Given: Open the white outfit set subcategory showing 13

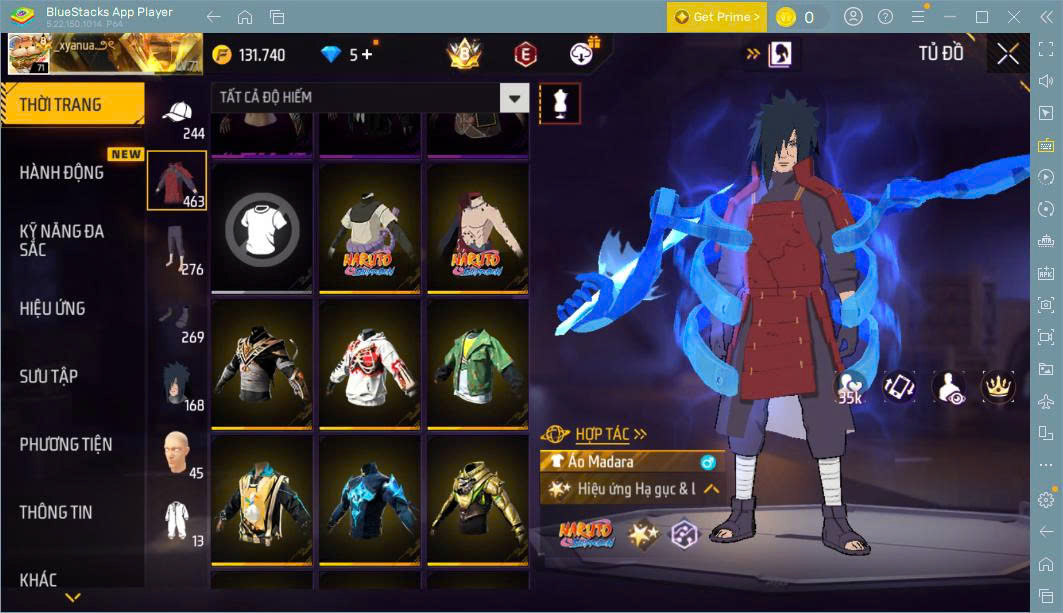Looking at the screenshot, I should click(178, 522).
